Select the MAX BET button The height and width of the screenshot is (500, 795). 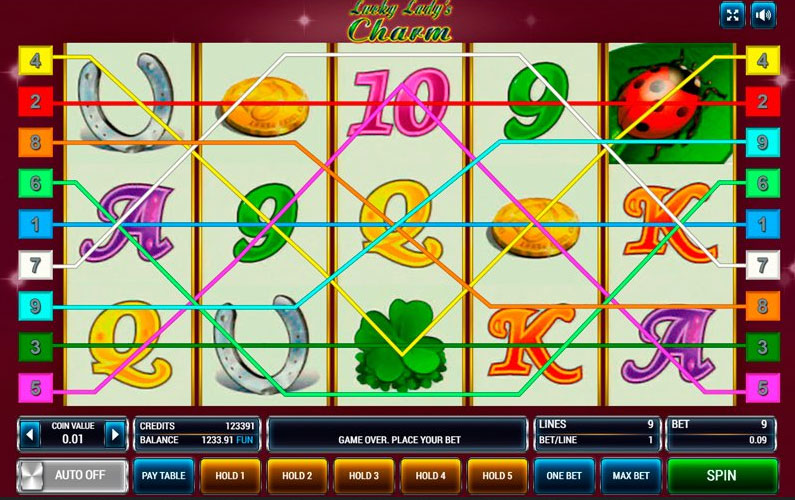[630, 475]
